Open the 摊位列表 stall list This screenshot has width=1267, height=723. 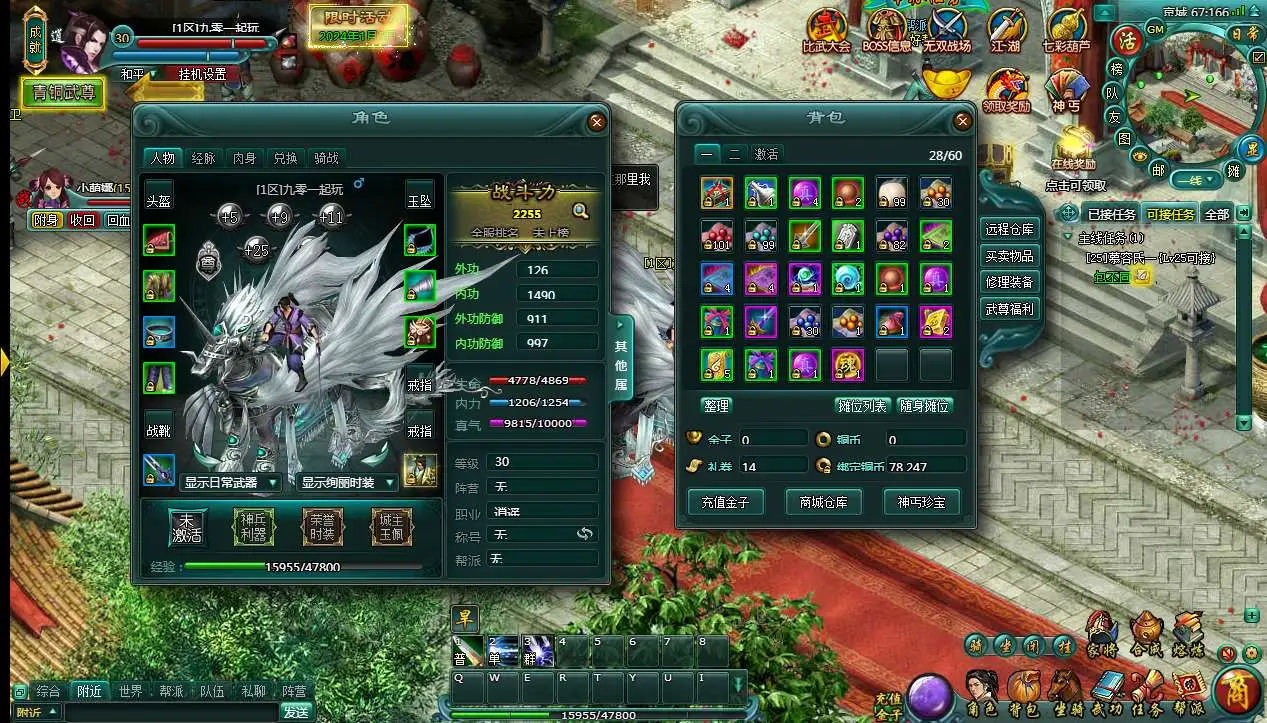pos(861,405)
